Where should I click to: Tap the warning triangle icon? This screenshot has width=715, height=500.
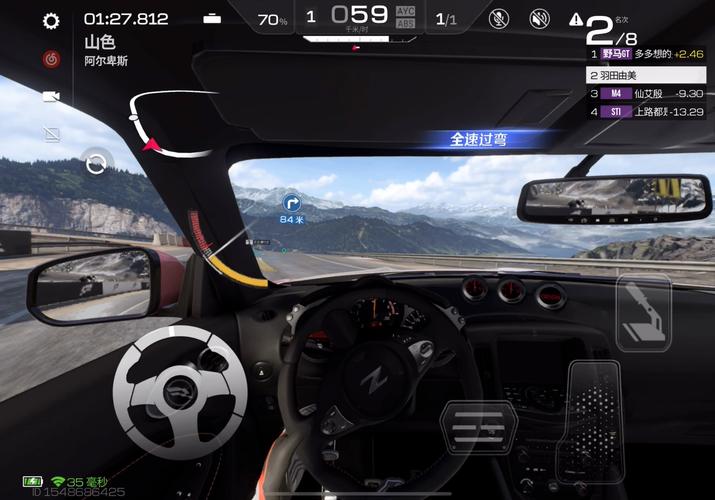(576, 19)
